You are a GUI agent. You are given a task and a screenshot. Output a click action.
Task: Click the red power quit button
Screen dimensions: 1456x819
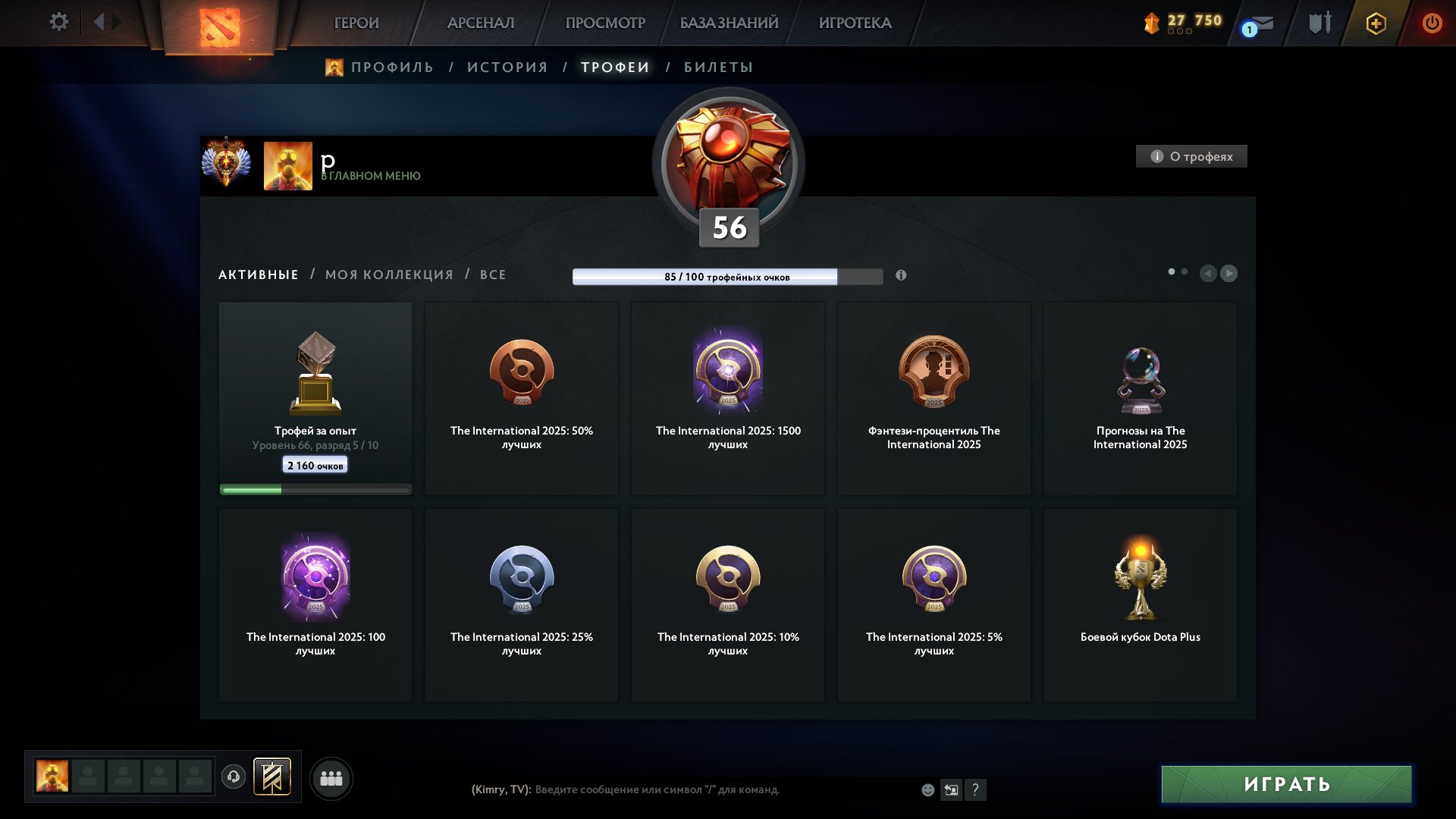coord(1432,23)
